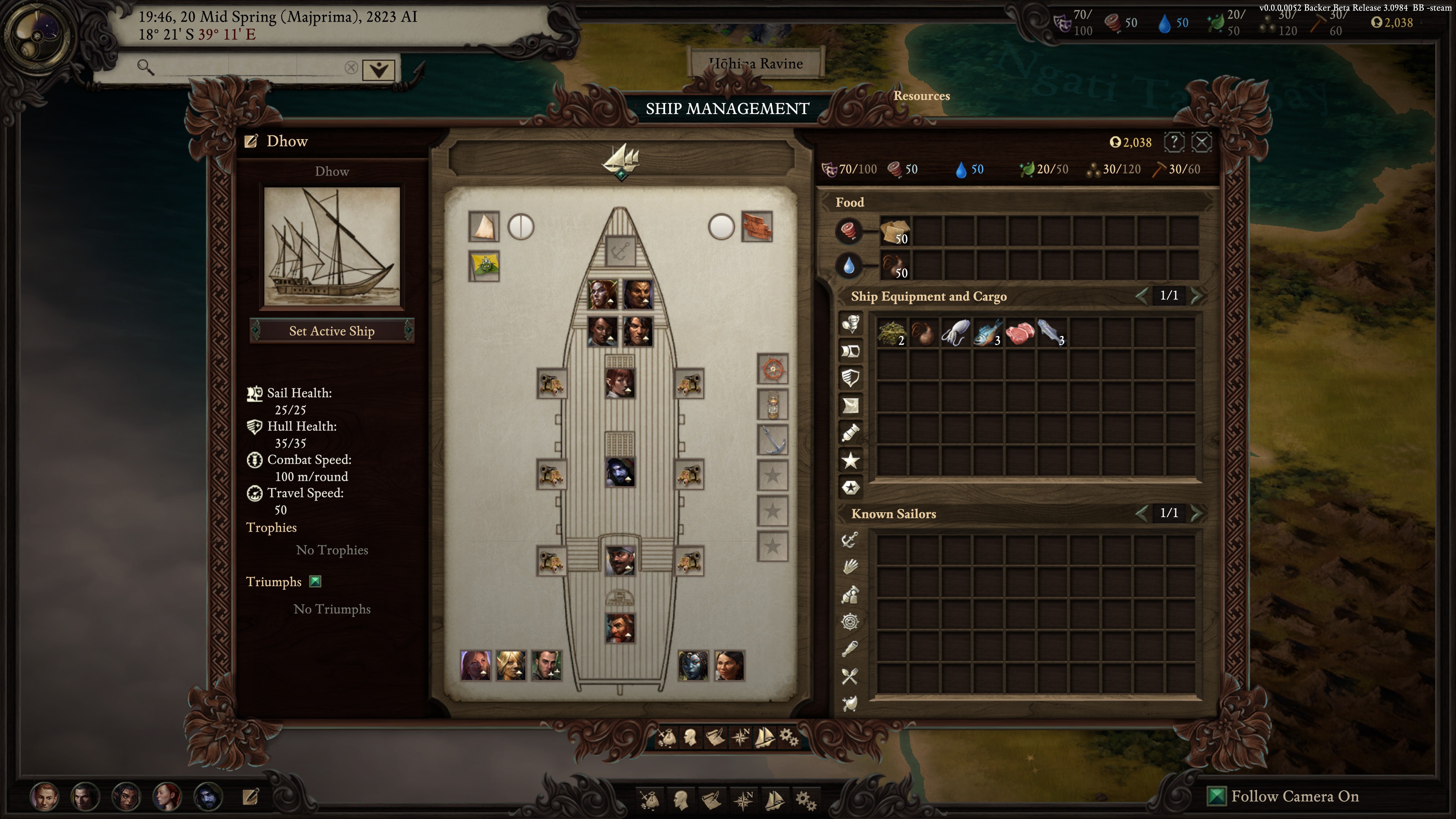This screenshot has height=819, width=1456.
Task: Click the green ship flag slot
Action: point(484,266)
